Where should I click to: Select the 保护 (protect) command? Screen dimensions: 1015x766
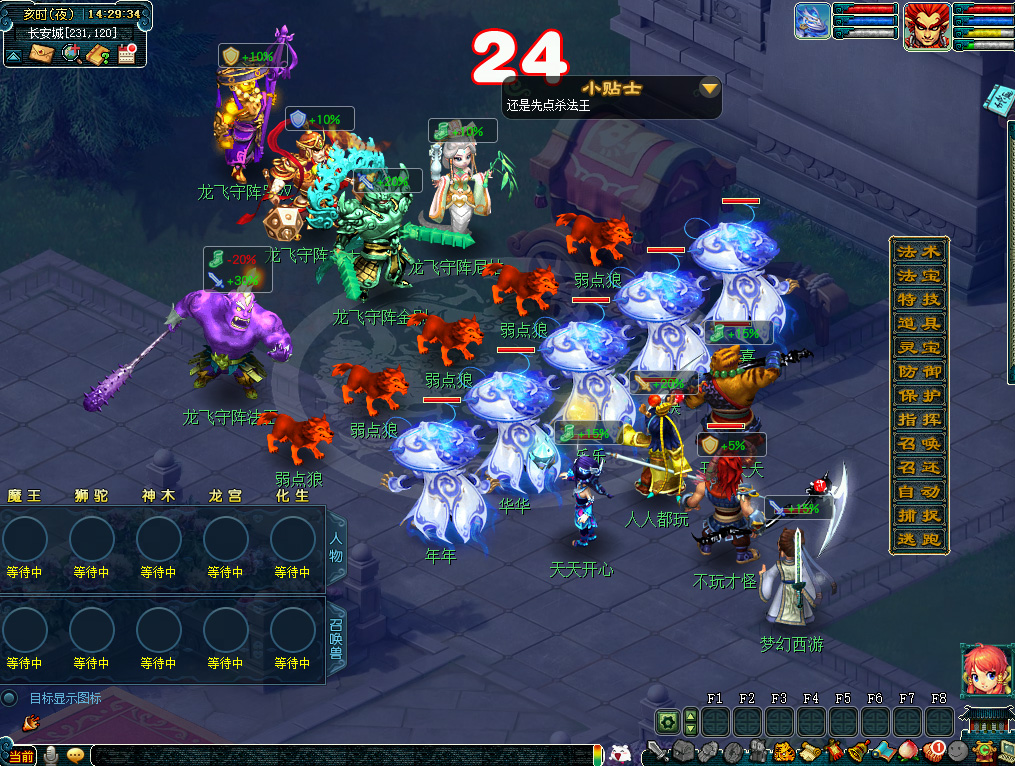[x=918, y=395]
